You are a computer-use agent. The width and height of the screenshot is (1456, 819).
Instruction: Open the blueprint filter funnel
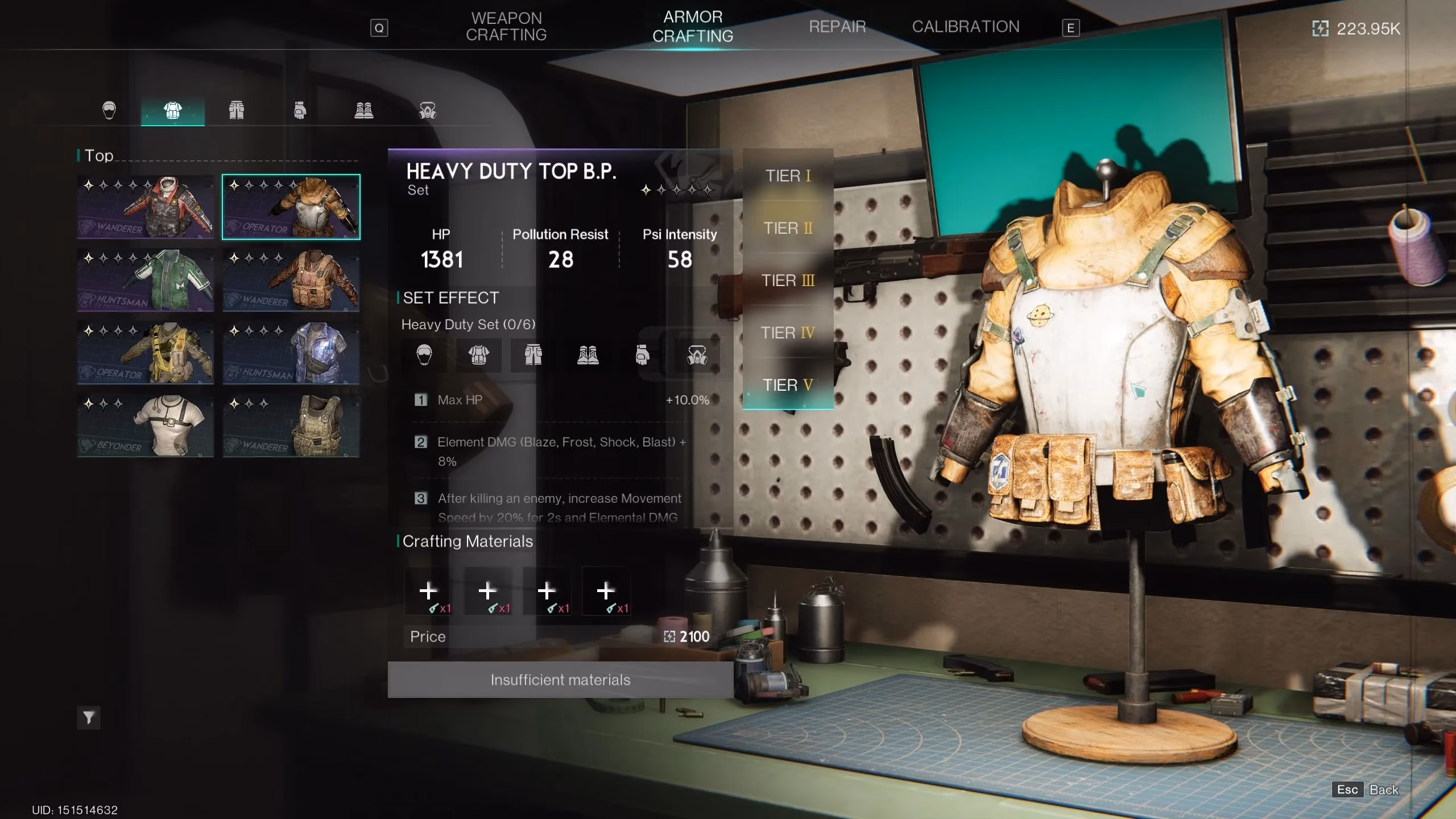[89, 718]
